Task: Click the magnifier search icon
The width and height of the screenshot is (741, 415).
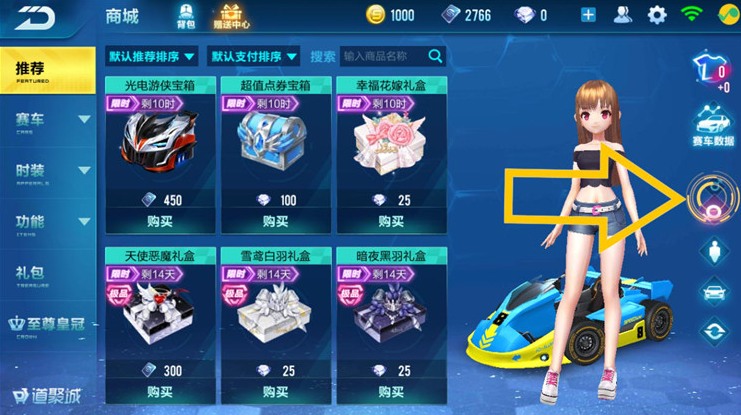Action: 435,56
